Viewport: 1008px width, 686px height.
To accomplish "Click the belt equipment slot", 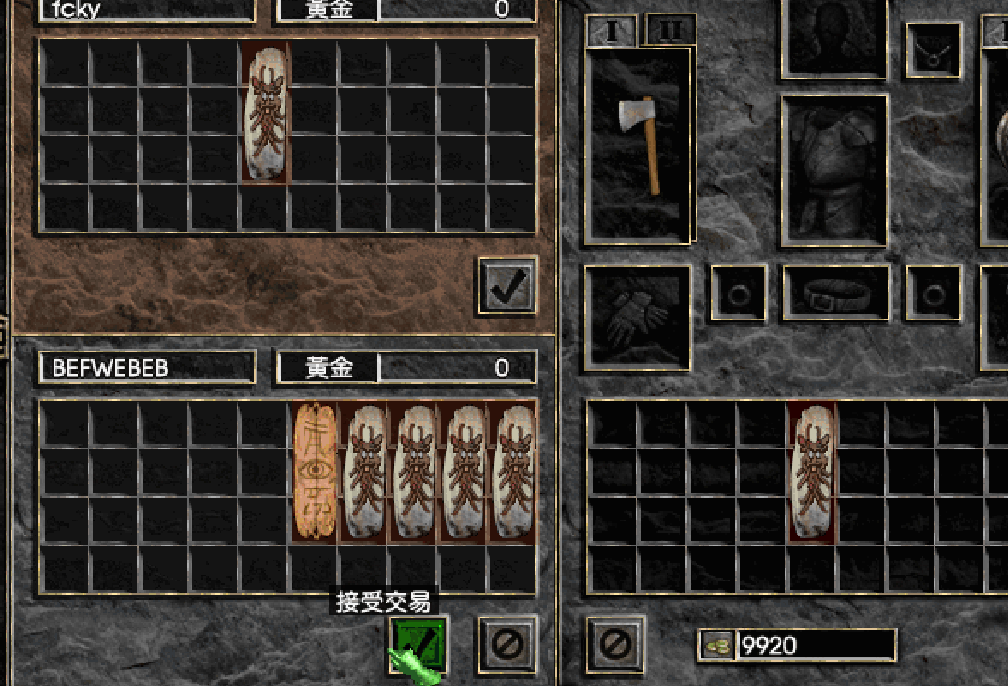I will [835, 293].
